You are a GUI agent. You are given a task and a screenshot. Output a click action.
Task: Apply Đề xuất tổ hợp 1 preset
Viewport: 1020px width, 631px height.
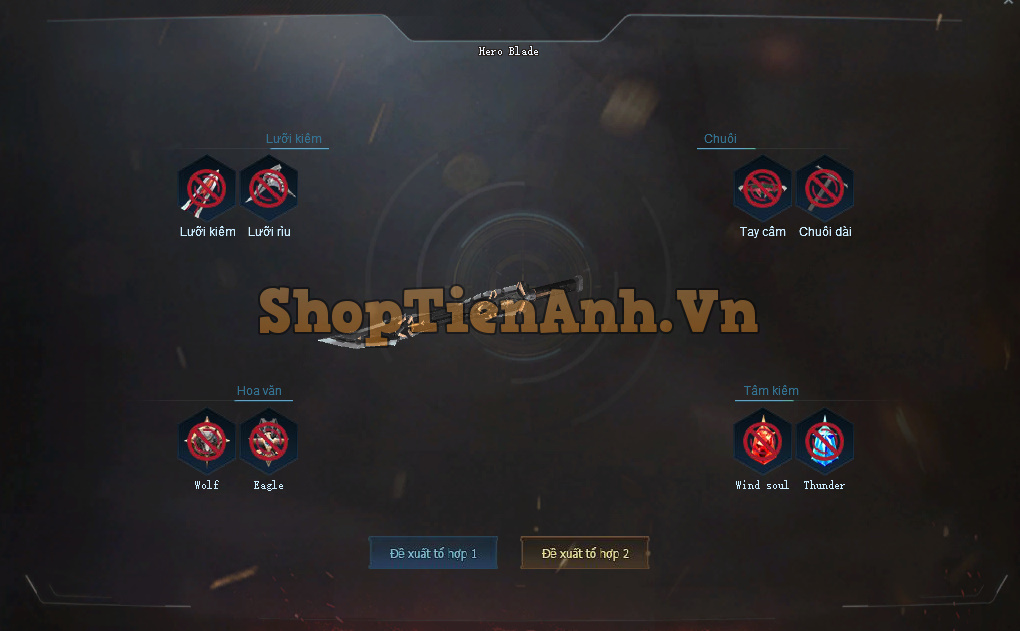coord(433,553)
